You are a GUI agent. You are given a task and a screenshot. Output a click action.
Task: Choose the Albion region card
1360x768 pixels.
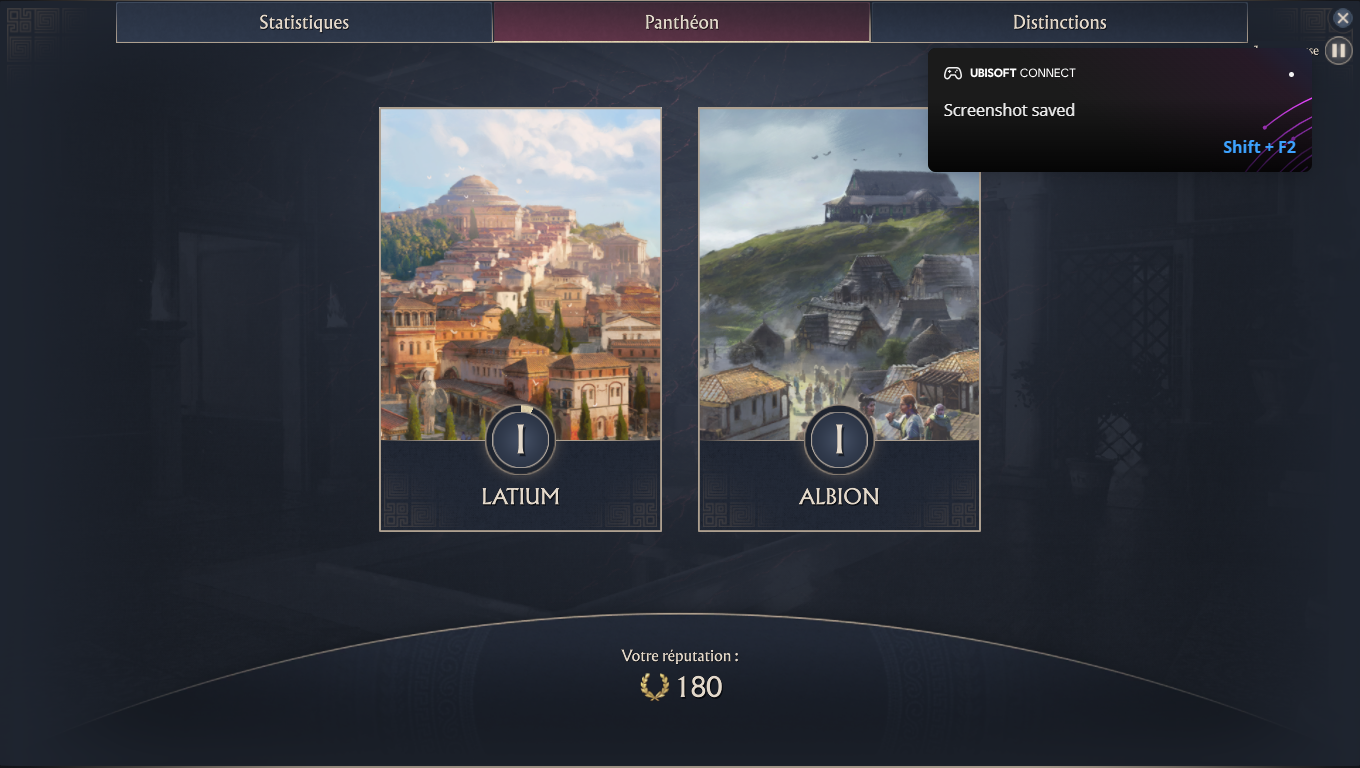click(x=839, y=319)
